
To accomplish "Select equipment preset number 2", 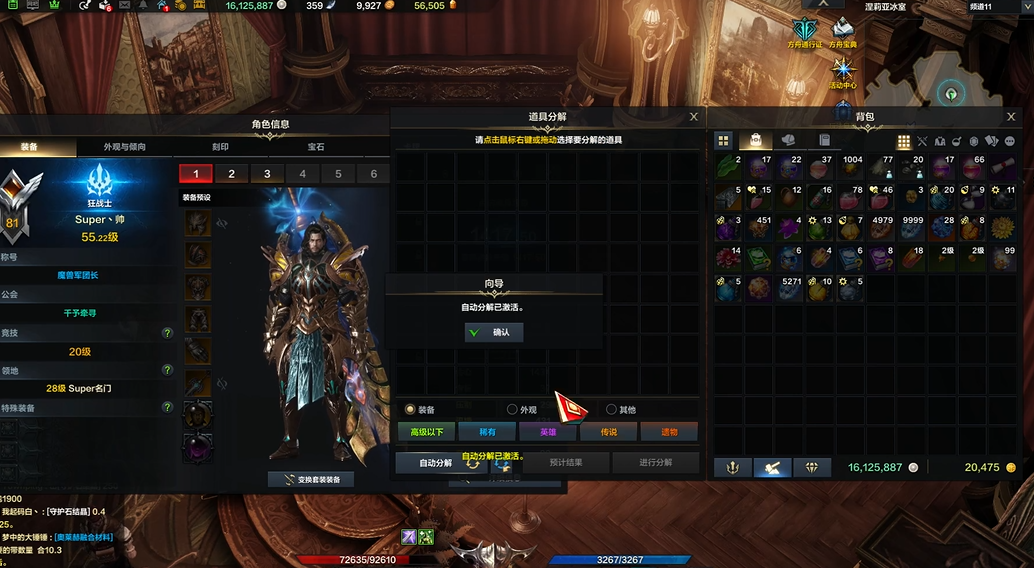I will pyautogui.click(x=232, y=174).
